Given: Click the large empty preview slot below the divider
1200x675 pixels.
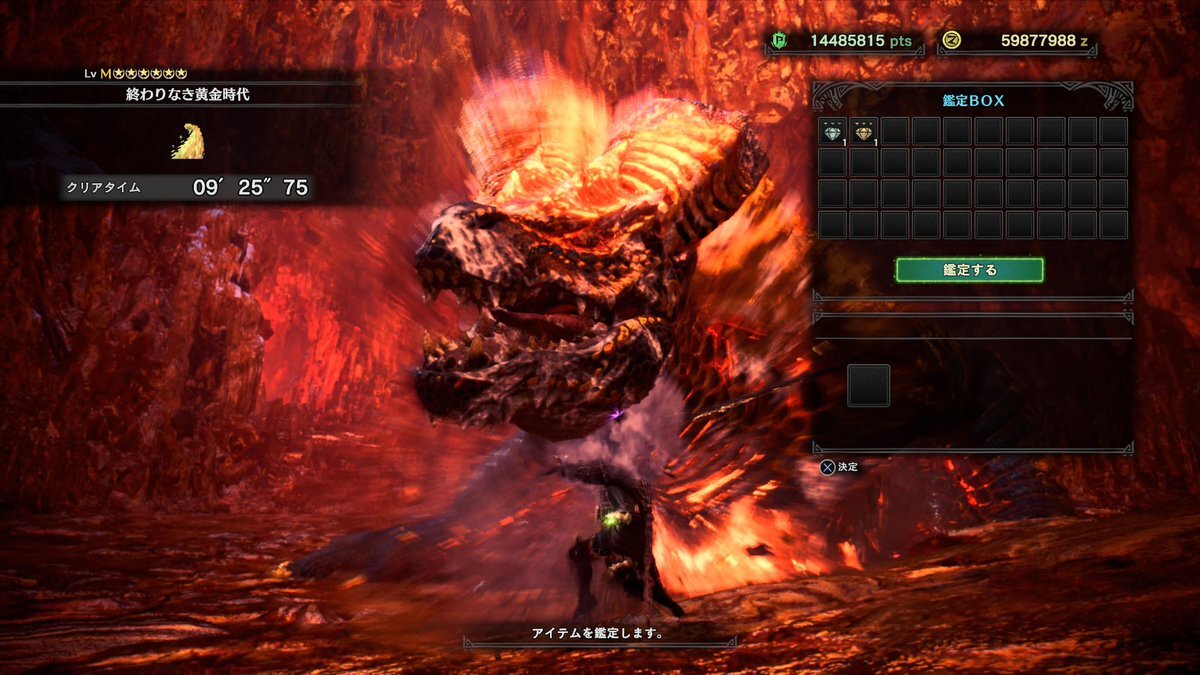Looking at the screenshot, I should point(868,385).
